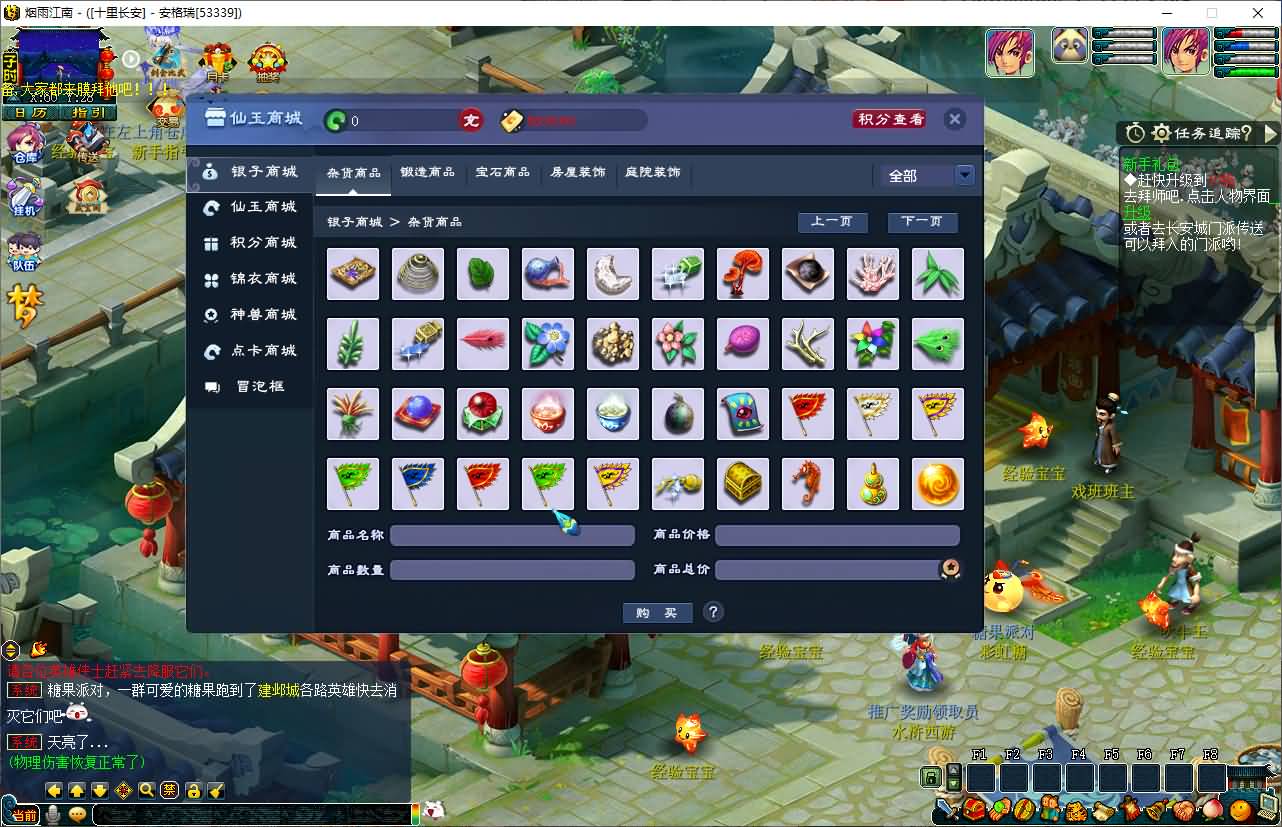Click the 商品名称 input field
1282x827 pixels.
pyautogui.click(x=512, y=535)
